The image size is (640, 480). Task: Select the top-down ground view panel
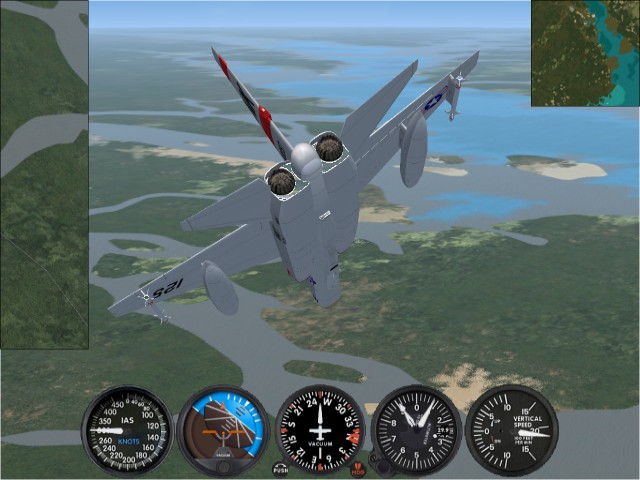click(44, 175)
